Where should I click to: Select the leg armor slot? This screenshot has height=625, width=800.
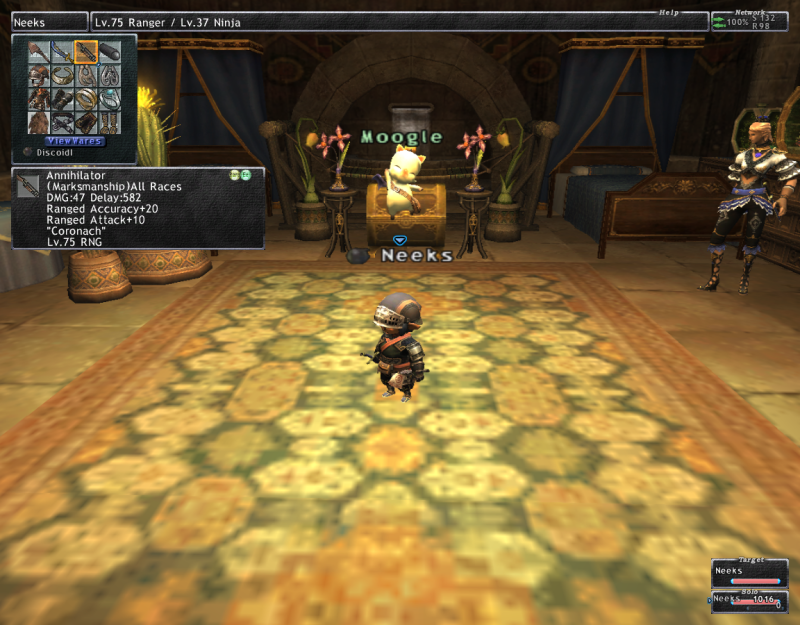point(85,121)
